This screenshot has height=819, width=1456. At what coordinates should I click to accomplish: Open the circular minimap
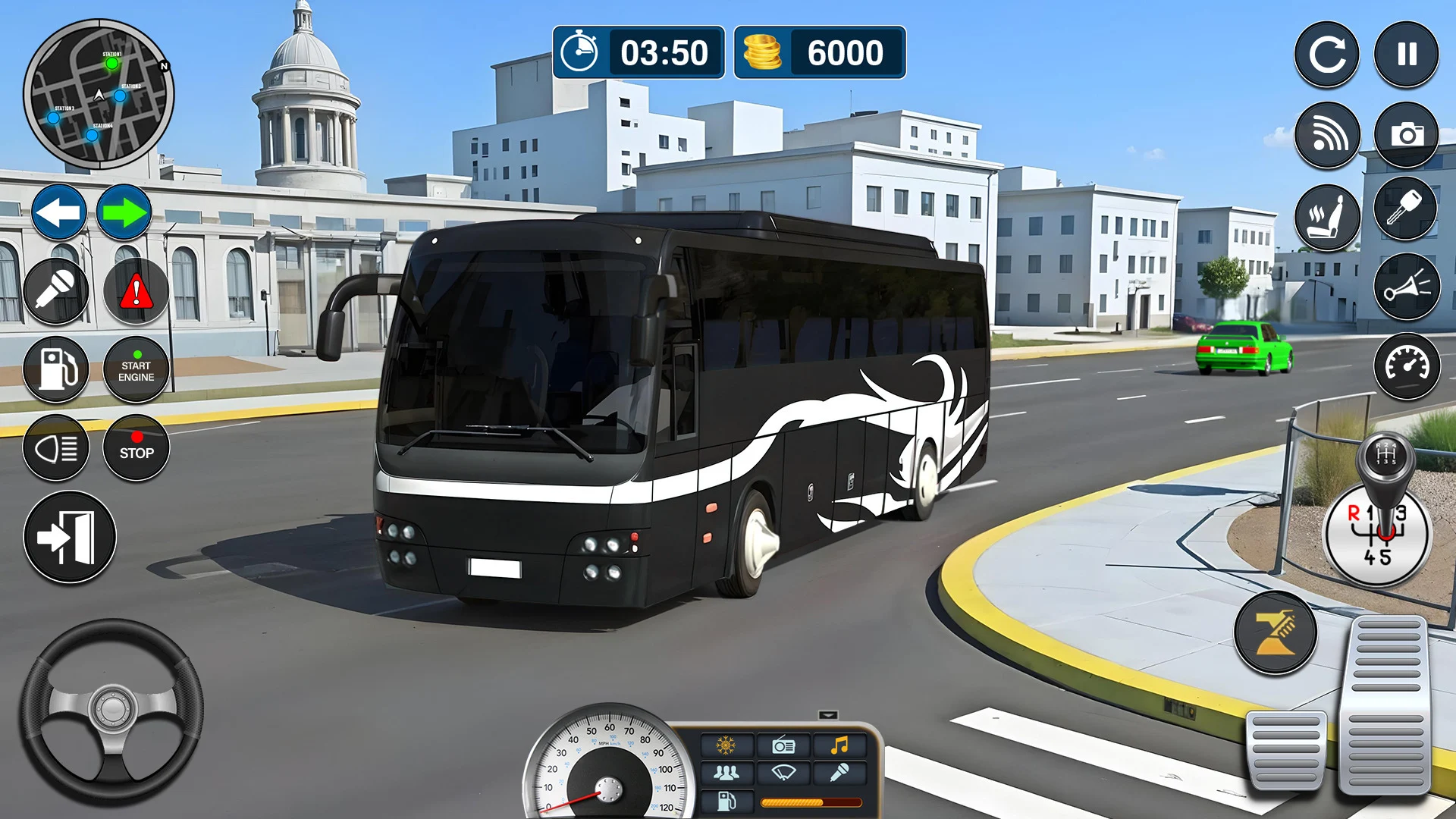99,94
